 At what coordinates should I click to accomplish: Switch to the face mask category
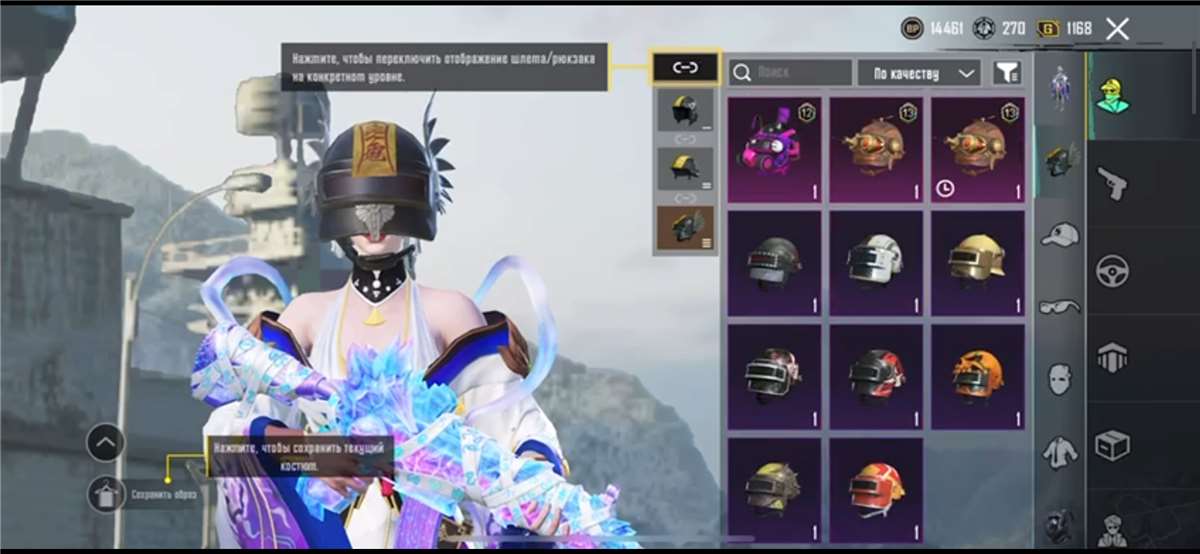click(1059, 379)
